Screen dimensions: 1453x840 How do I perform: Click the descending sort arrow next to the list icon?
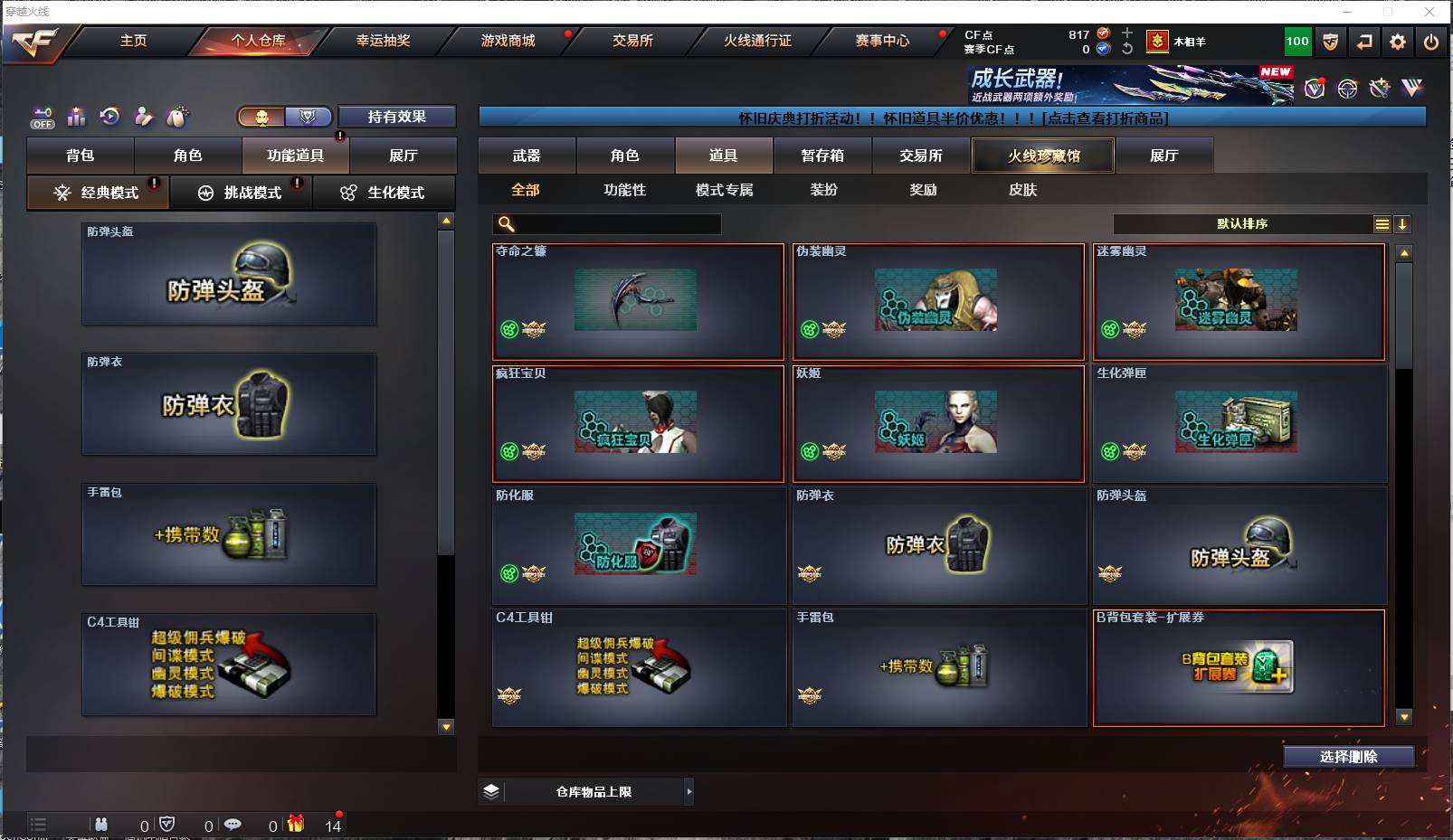[1403, 223]
